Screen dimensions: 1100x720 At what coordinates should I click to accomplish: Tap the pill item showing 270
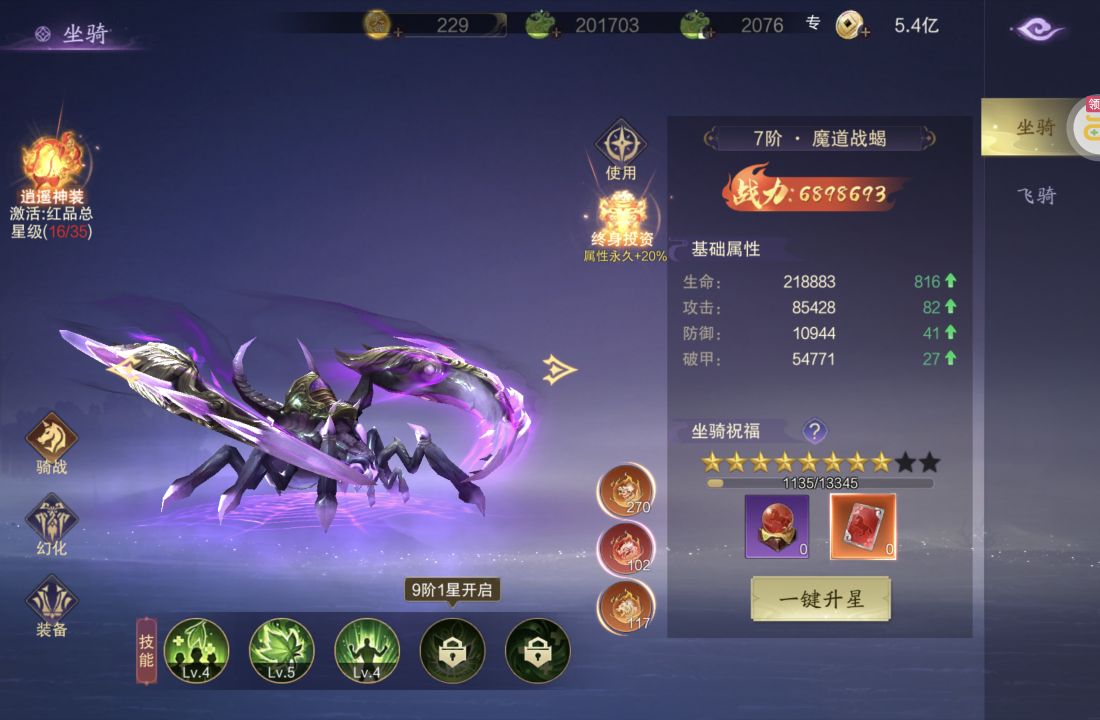pyautogui.click(x=626, y=490)
